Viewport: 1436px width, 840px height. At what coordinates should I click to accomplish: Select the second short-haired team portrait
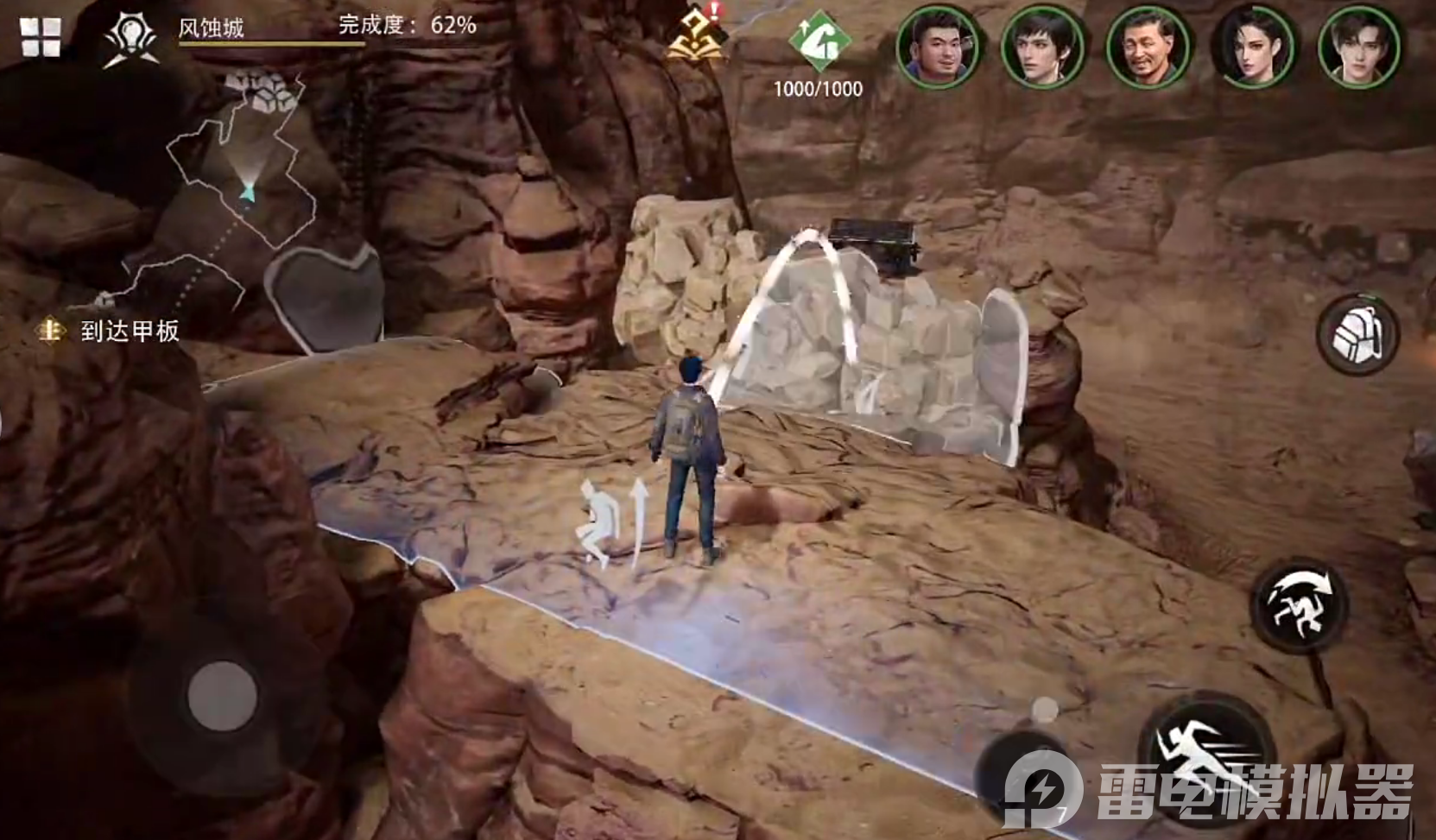click(1042, 47)
